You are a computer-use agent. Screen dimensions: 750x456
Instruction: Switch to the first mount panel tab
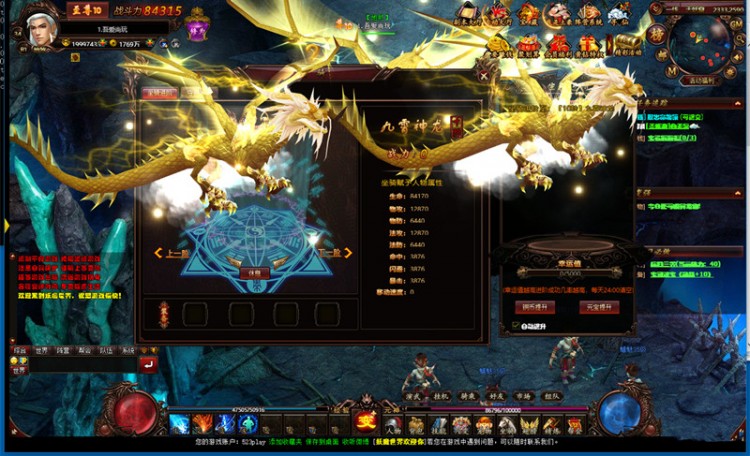pos(160,93)
